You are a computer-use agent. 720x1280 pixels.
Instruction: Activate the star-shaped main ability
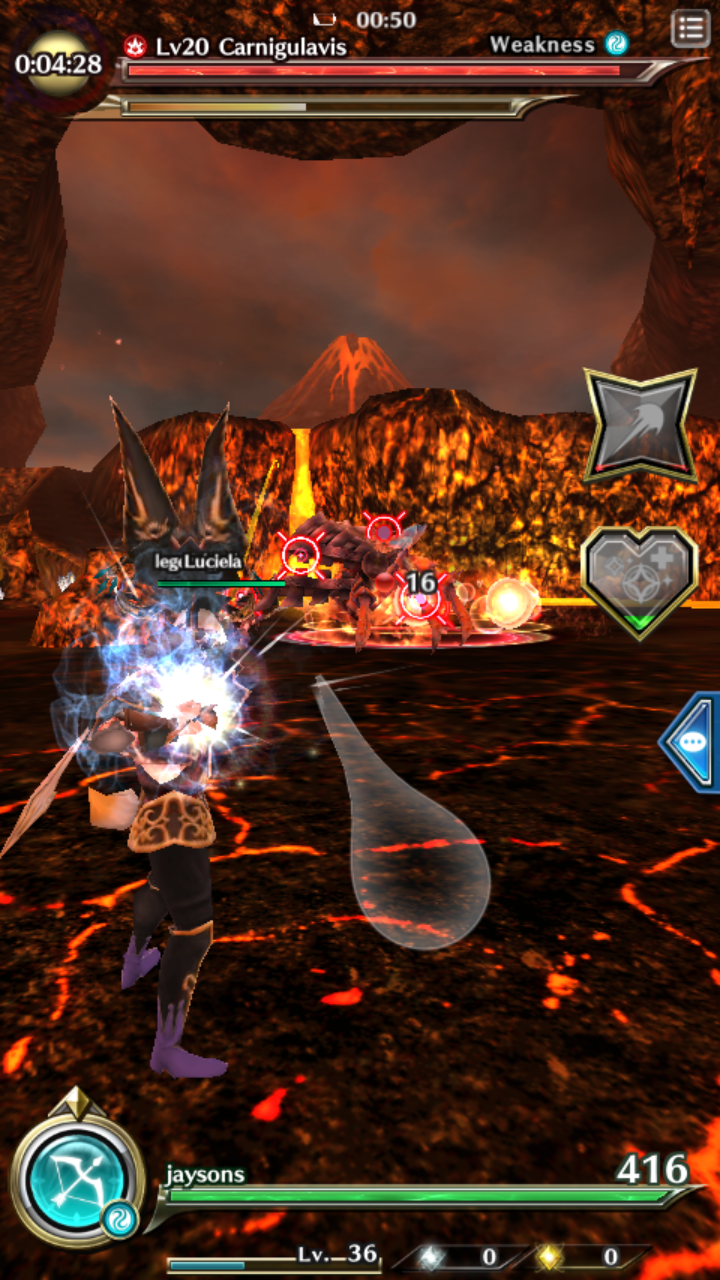pyautogui.click(x=640, y=425)
